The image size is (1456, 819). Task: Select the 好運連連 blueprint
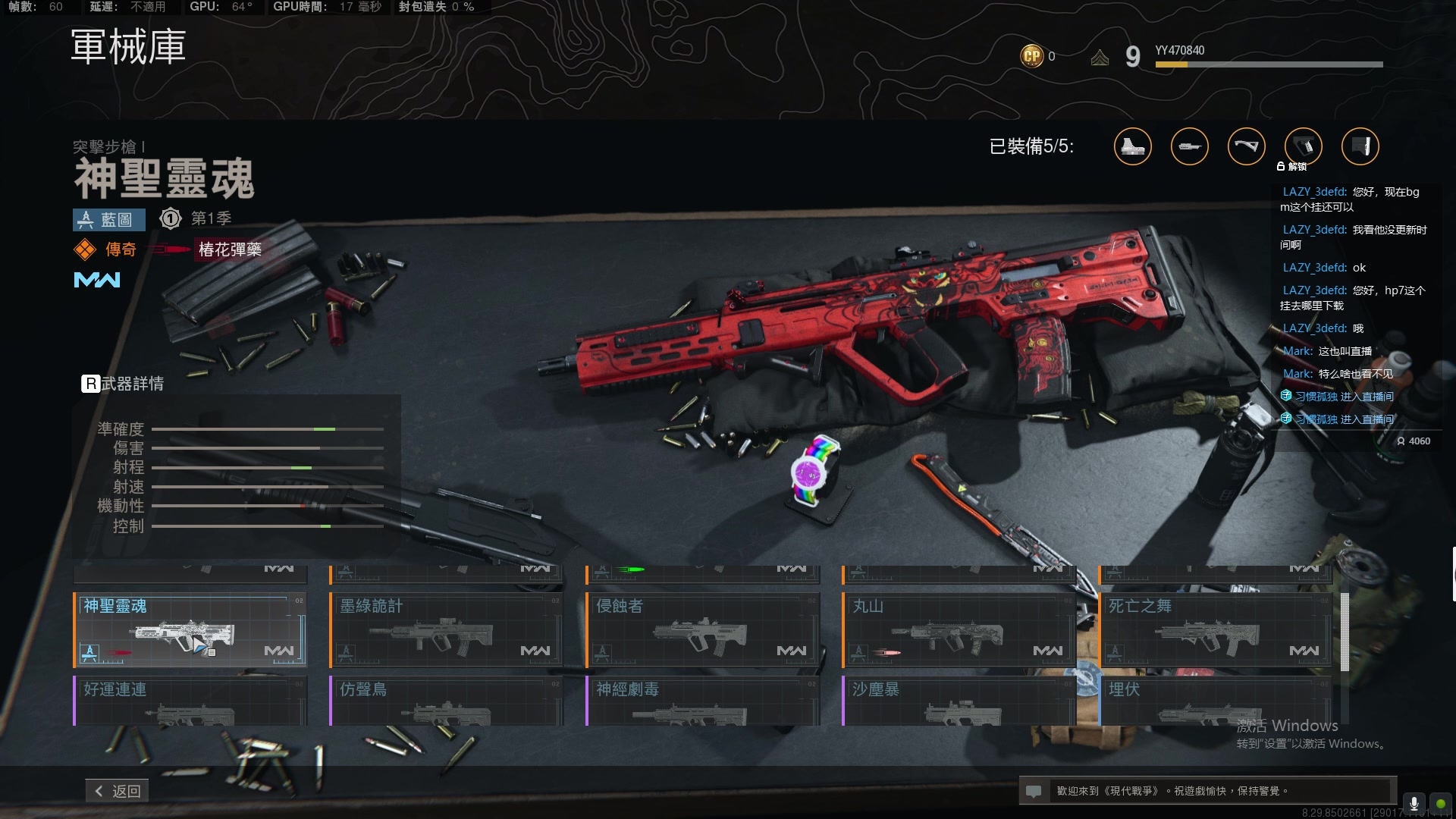190,701
